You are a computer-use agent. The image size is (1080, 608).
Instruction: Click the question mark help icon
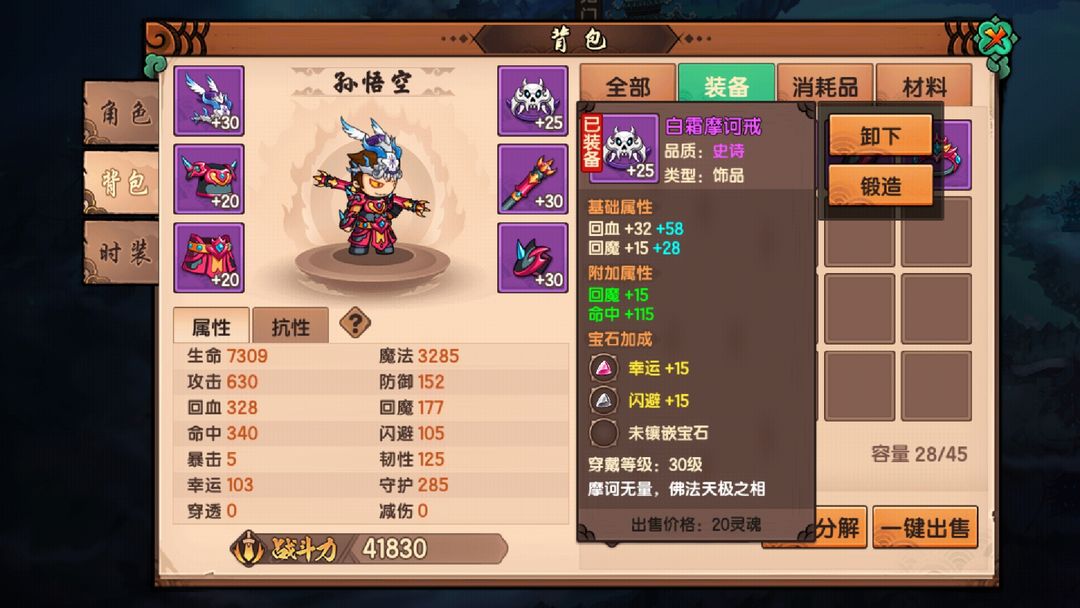(356, 323)
